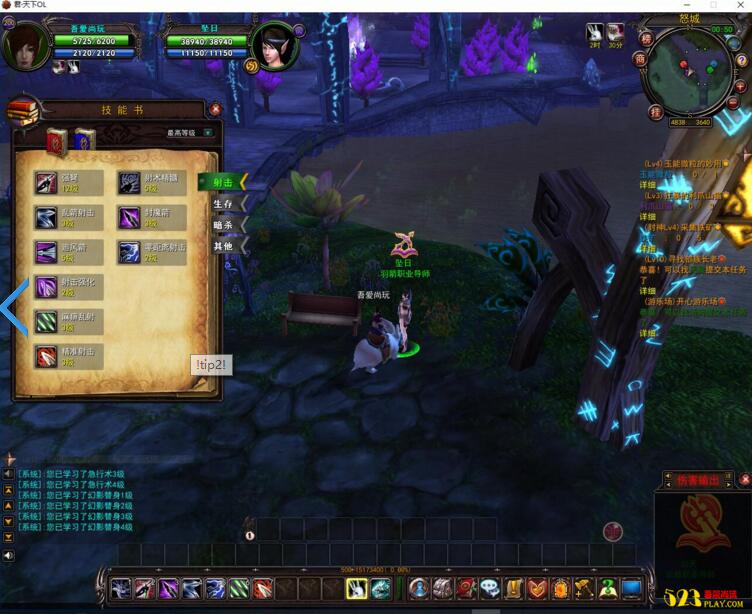
Task: Switch to the 生存 skill tab
Action: [x=224, y=203]
